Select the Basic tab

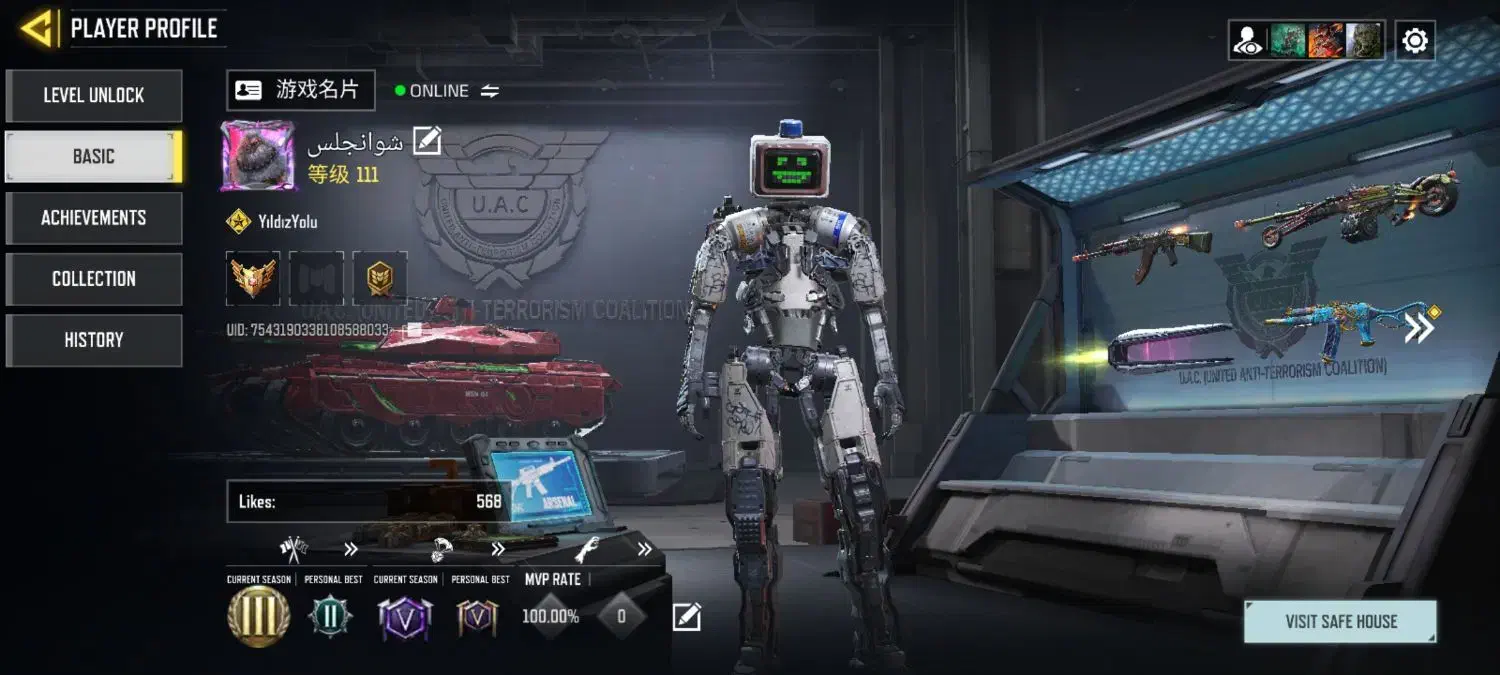93,157
